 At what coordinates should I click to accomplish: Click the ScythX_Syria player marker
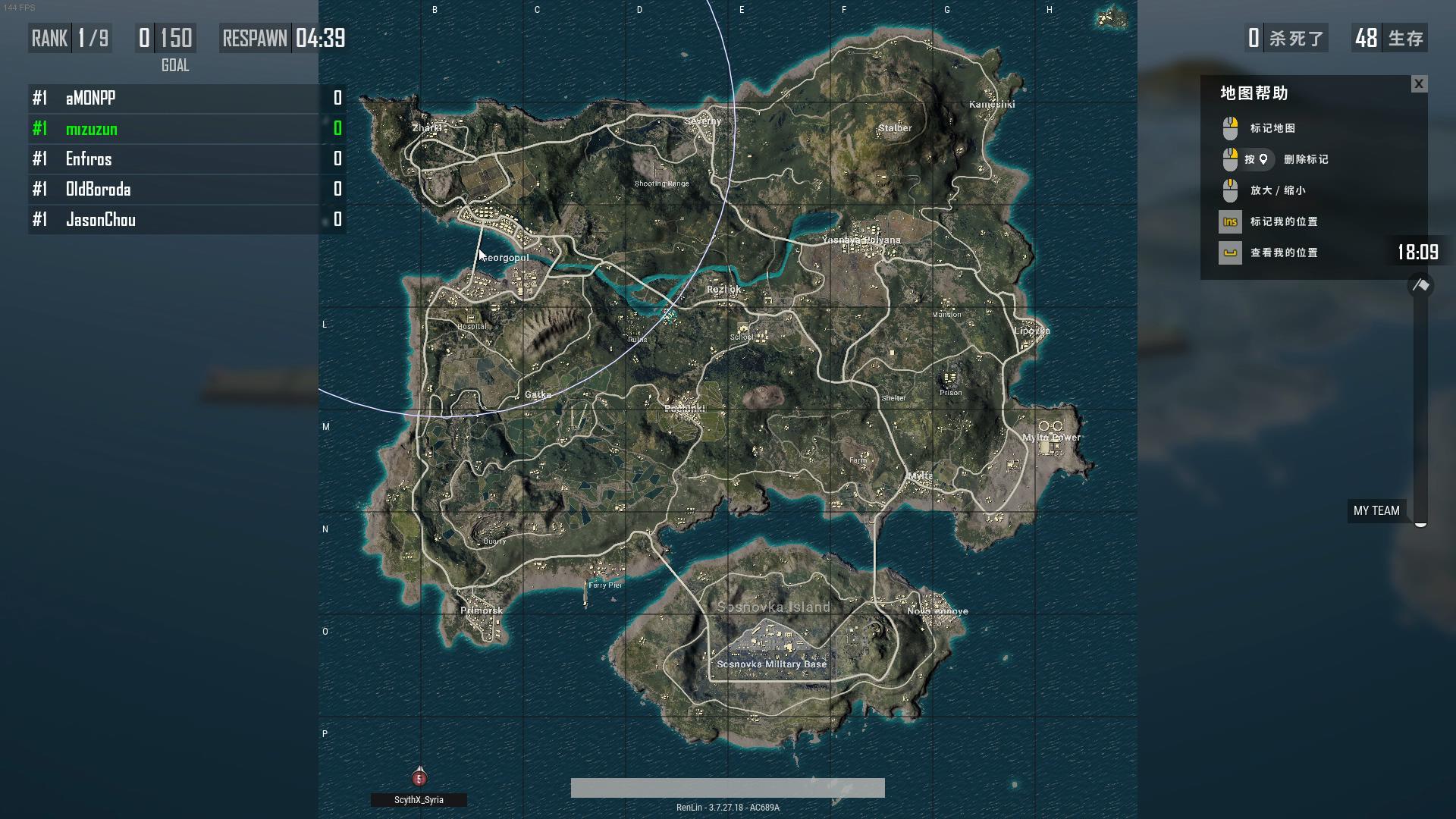pos(419,778)
